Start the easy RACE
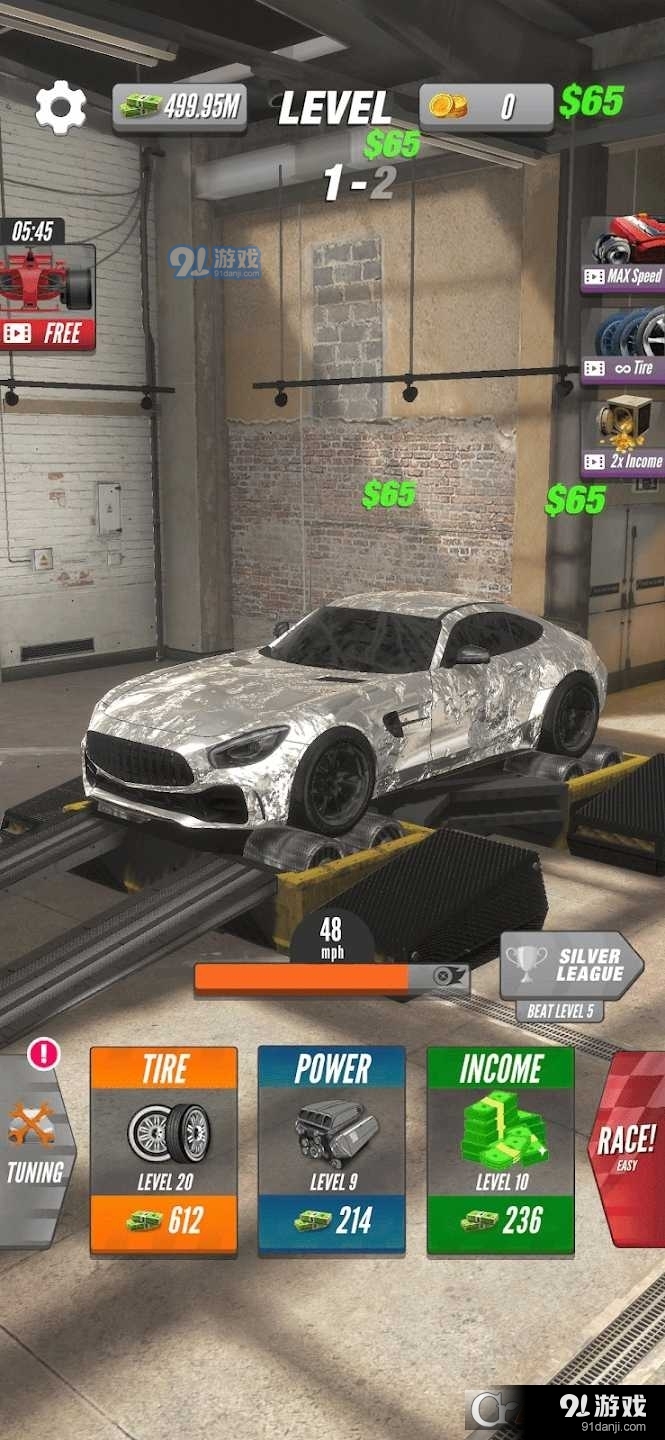Viewport: 665px width, 1440px height. [x=628, y=1150]
